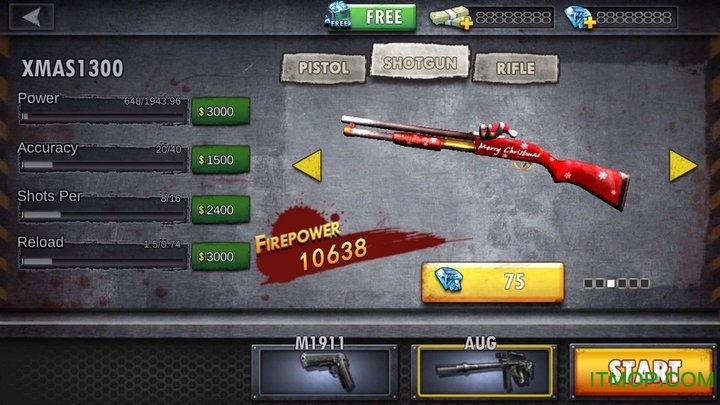Upgrade Shots Per for $2400
The image size is (720, 405).
click(219, 210)
